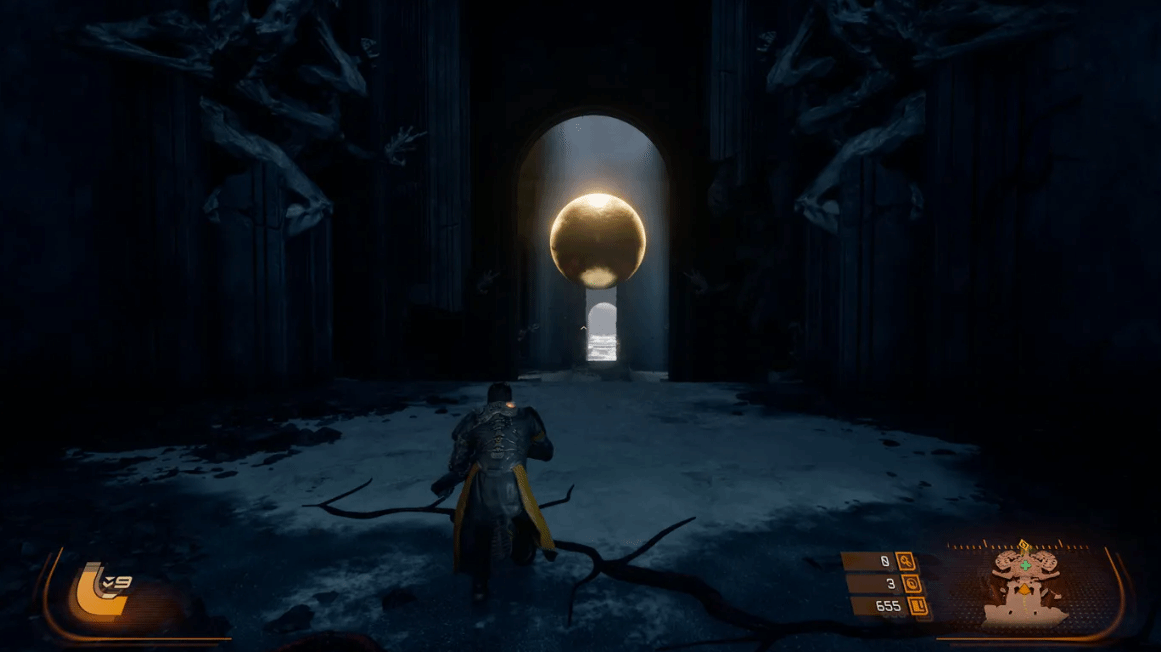The height and width of the screenshot is (652, 1161).
Task: Select the icon next to 655
Action: [917, 605]
